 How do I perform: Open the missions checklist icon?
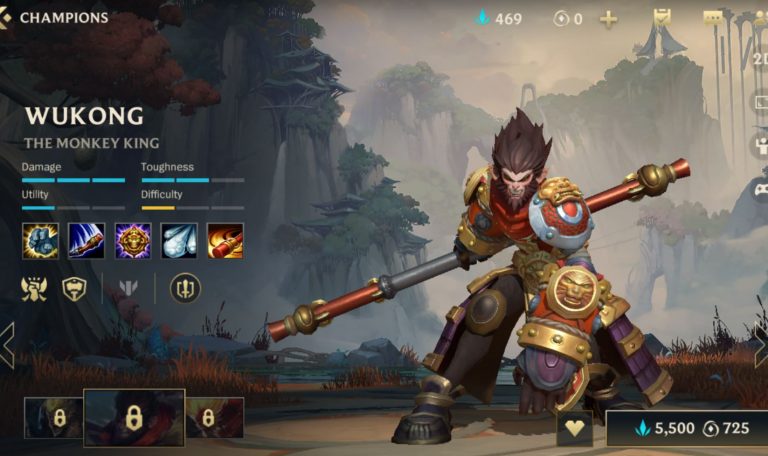tap(662, 18)
